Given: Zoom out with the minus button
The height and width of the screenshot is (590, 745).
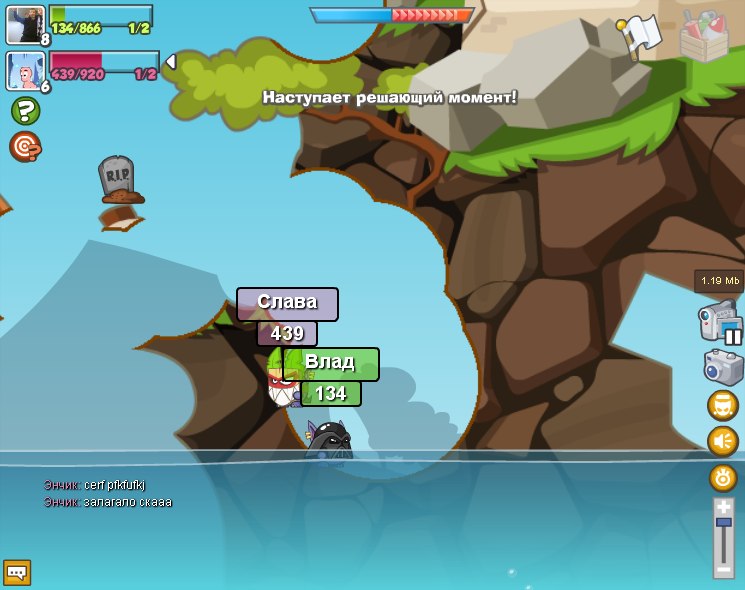Looking at the screenshot, I should pos(723,568).
